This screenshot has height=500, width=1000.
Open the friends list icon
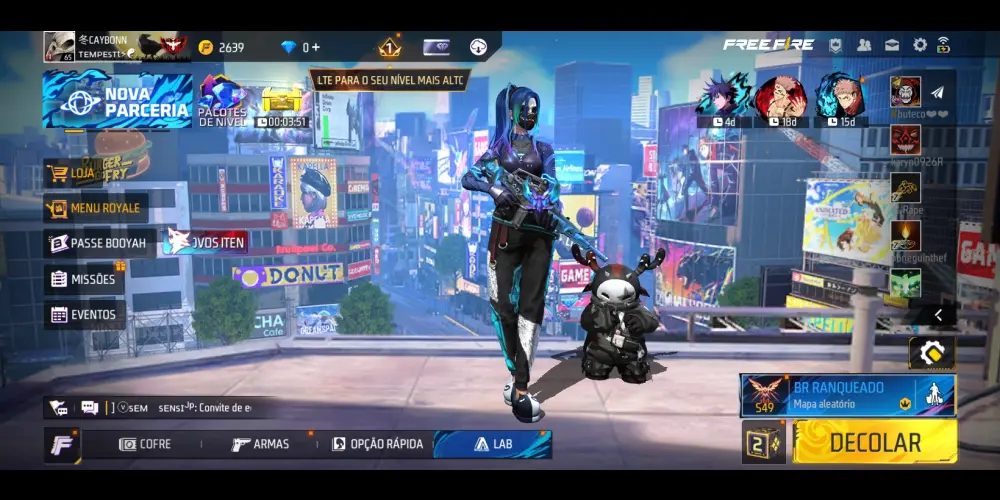[x=864, y=45]
